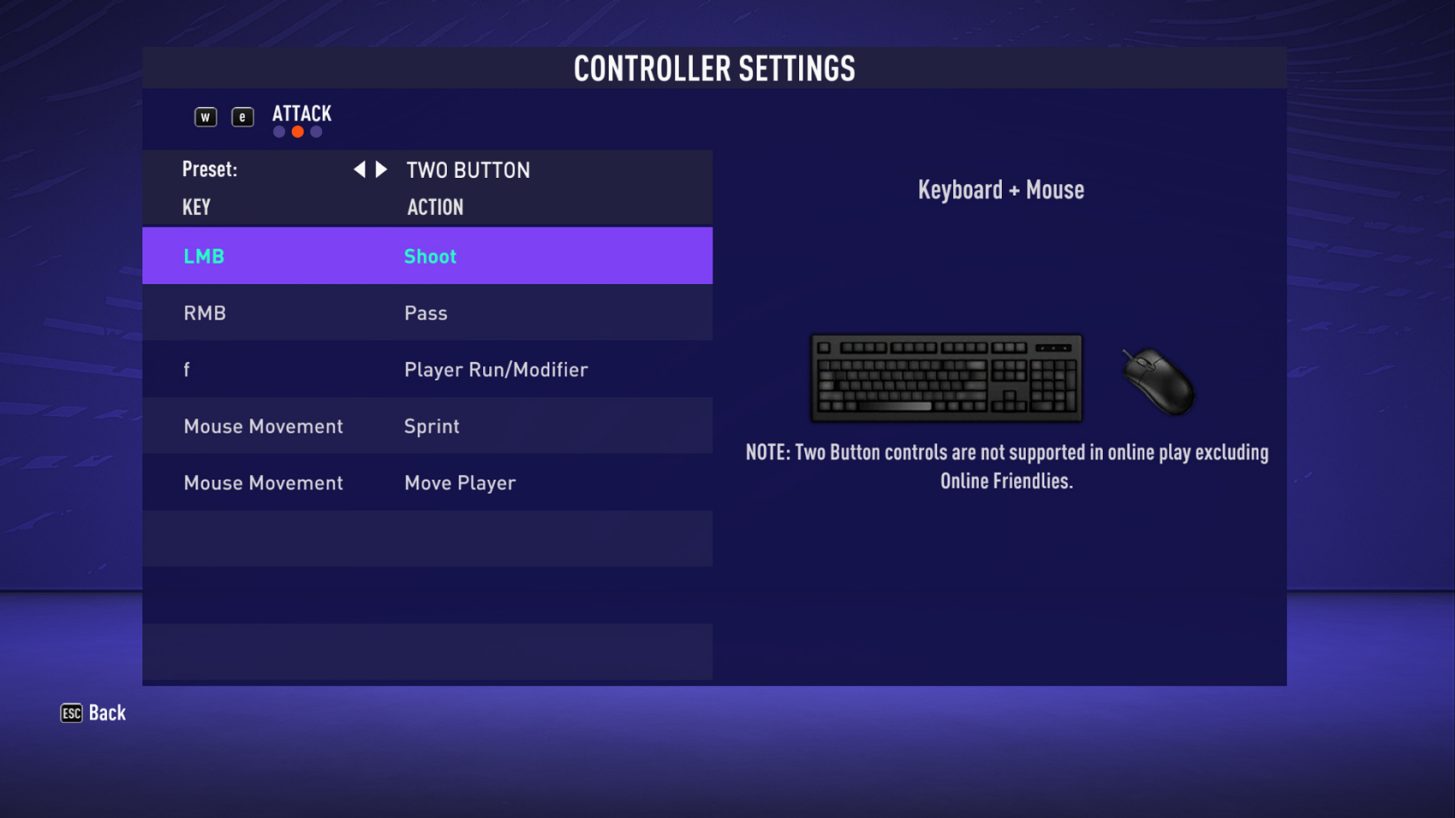Image resolution: width=1455 pixels, height=818 pixels.
Task: Select the Mouse Movement Sprint row
Action: coord(427,426)
